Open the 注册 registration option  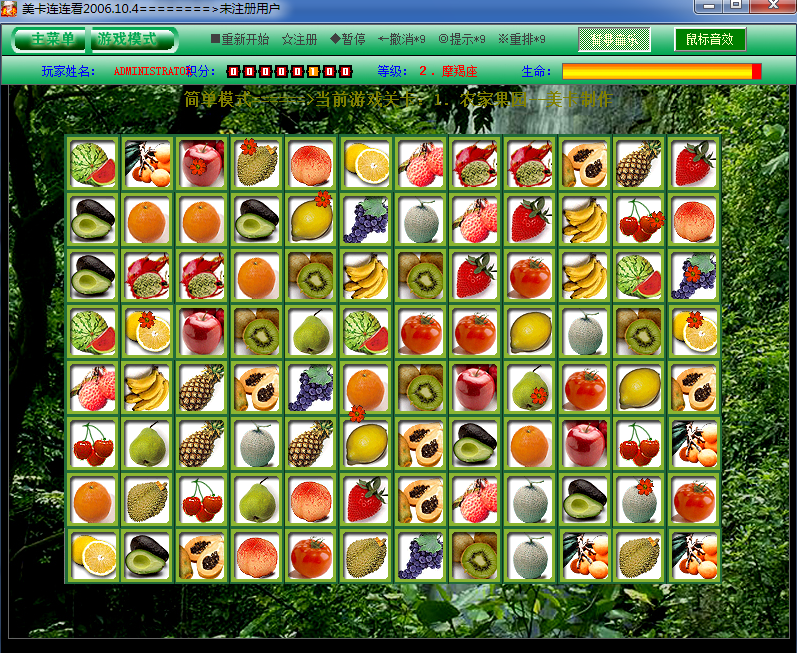point(299,40)
